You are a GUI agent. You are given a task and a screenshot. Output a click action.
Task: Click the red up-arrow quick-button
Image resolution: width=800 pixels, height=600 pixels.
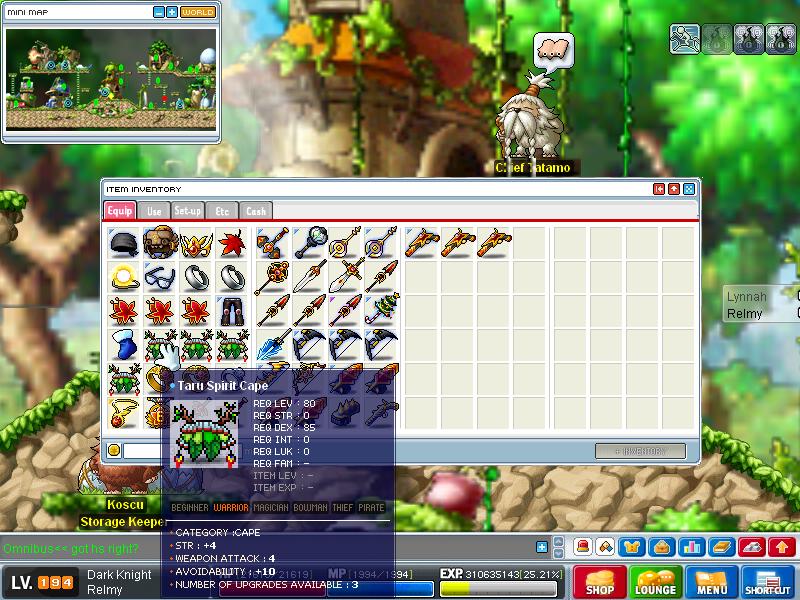[x=782, y=547]
